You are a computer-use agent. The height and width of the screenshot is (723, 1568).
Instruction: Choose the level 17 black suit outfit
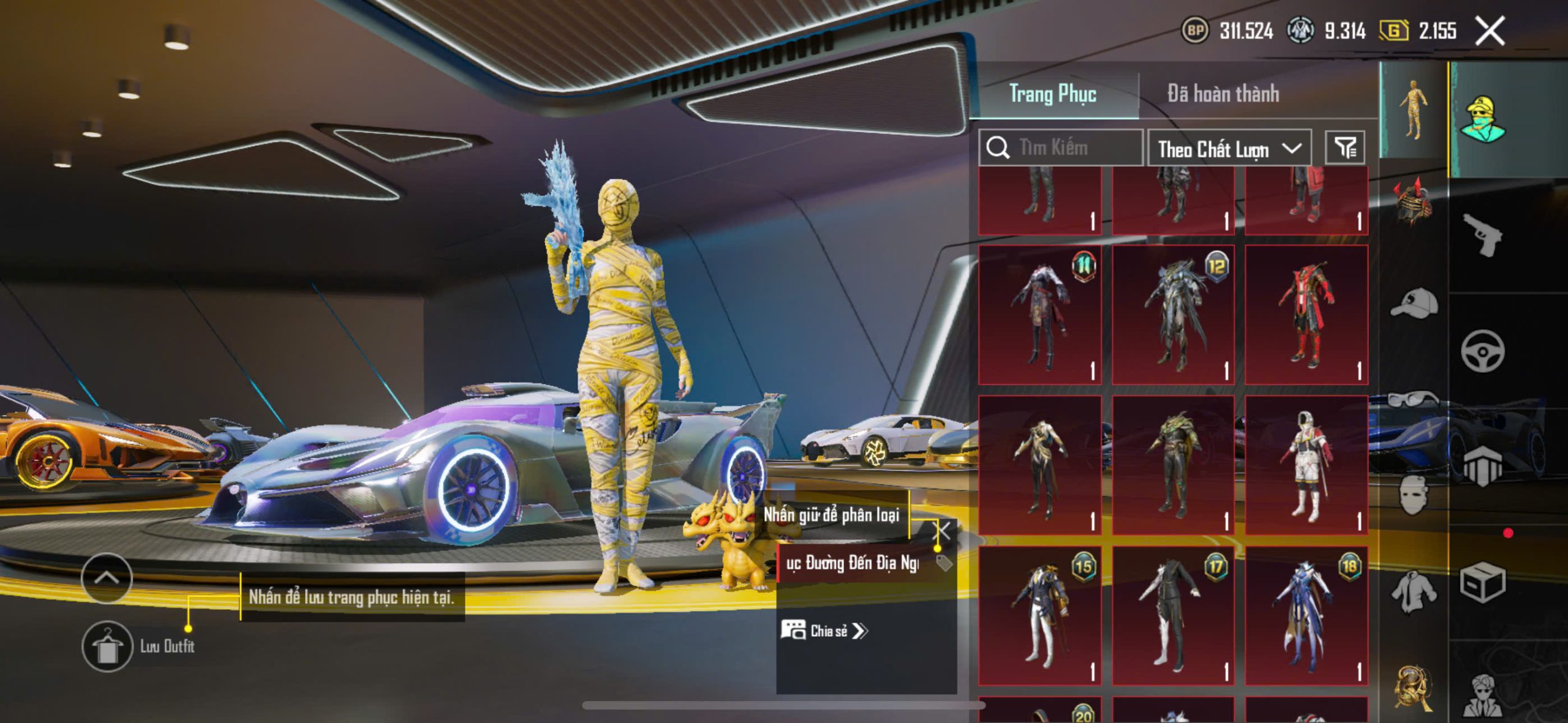point(1173,615)
